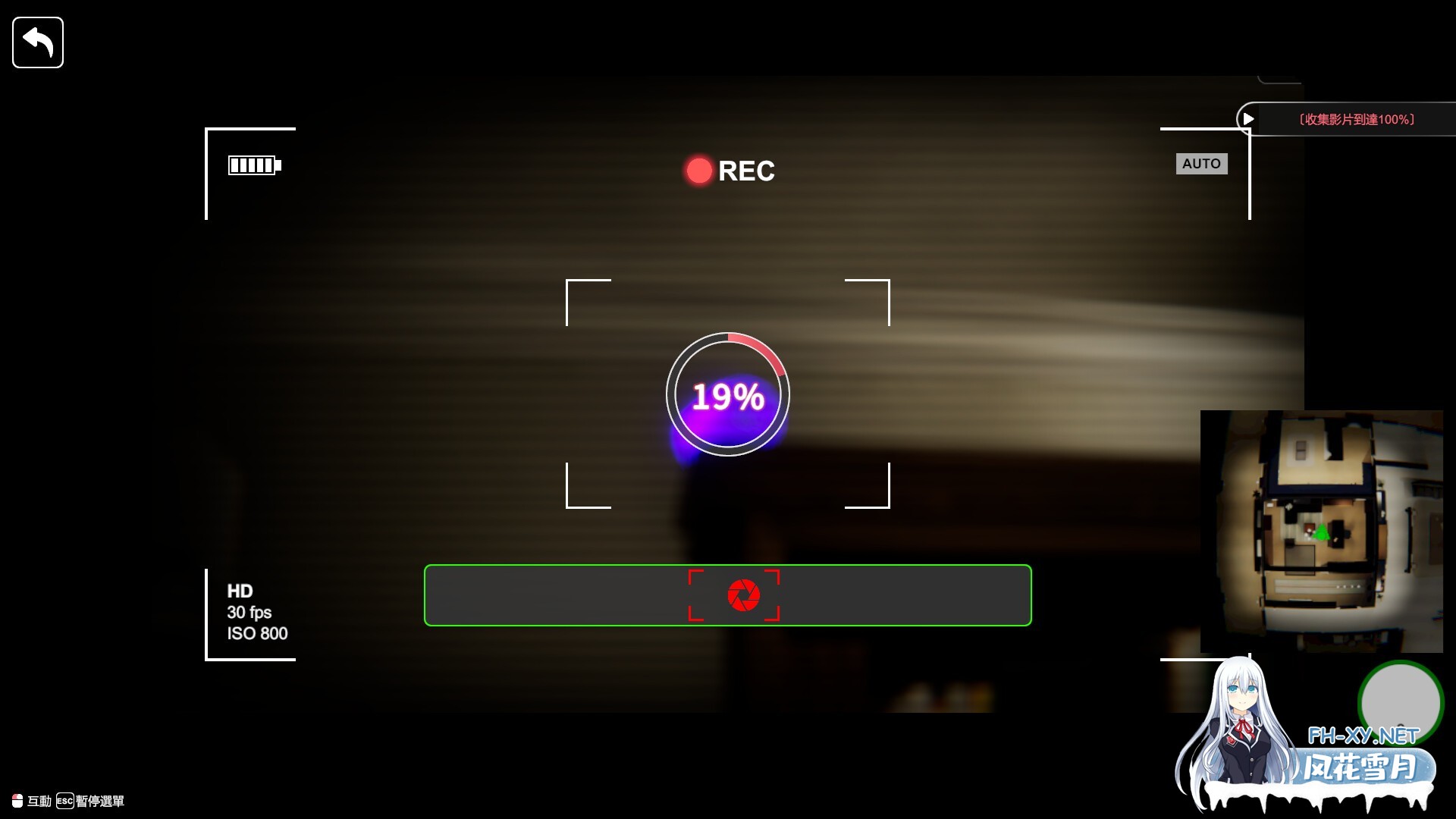This screenshot has width=1456, height=819.
Task: Click the 30 fps framerate label
Action: click(249, 613)
